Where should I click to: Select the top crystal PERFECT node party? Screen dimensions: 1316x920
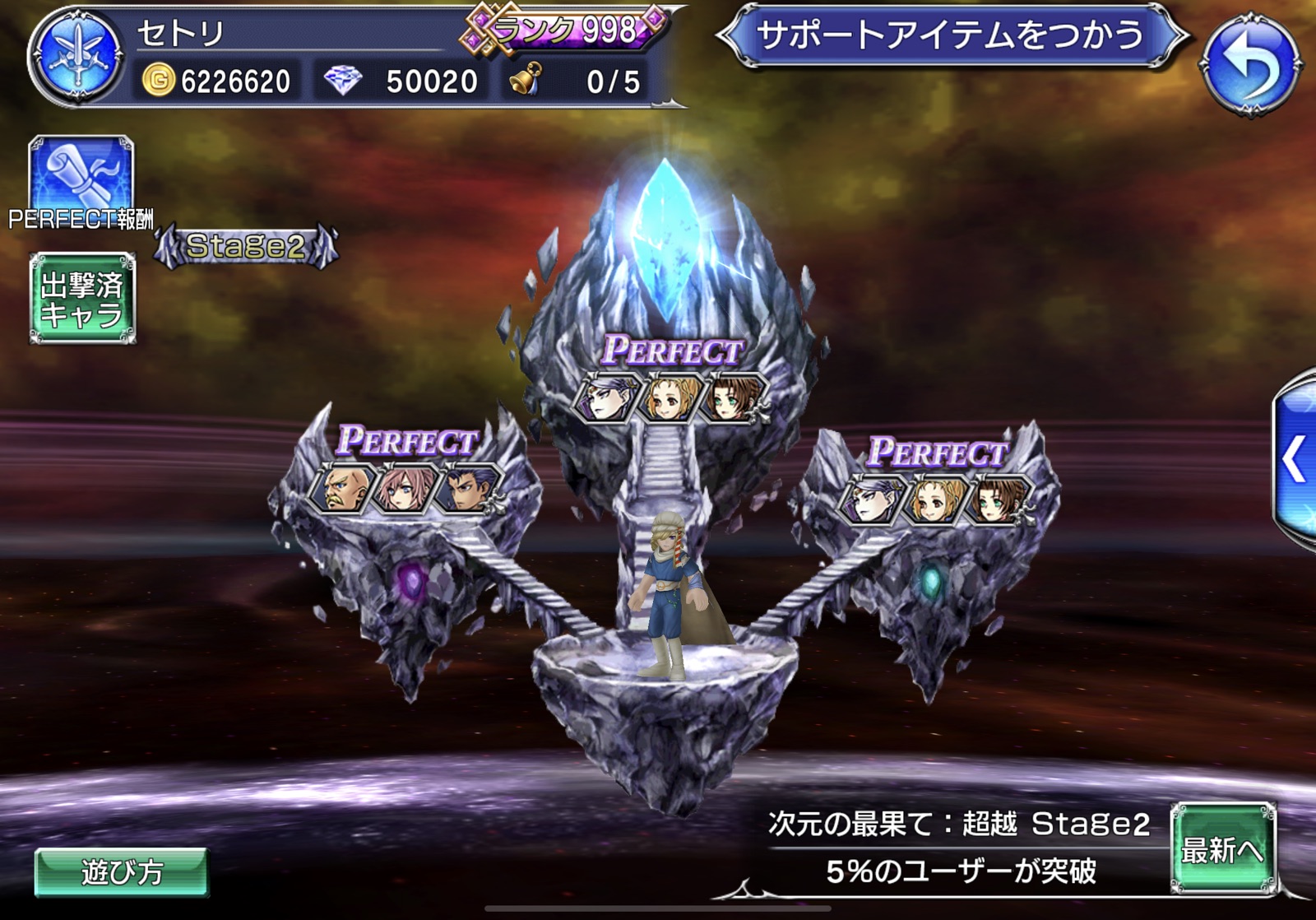(670, 397)
